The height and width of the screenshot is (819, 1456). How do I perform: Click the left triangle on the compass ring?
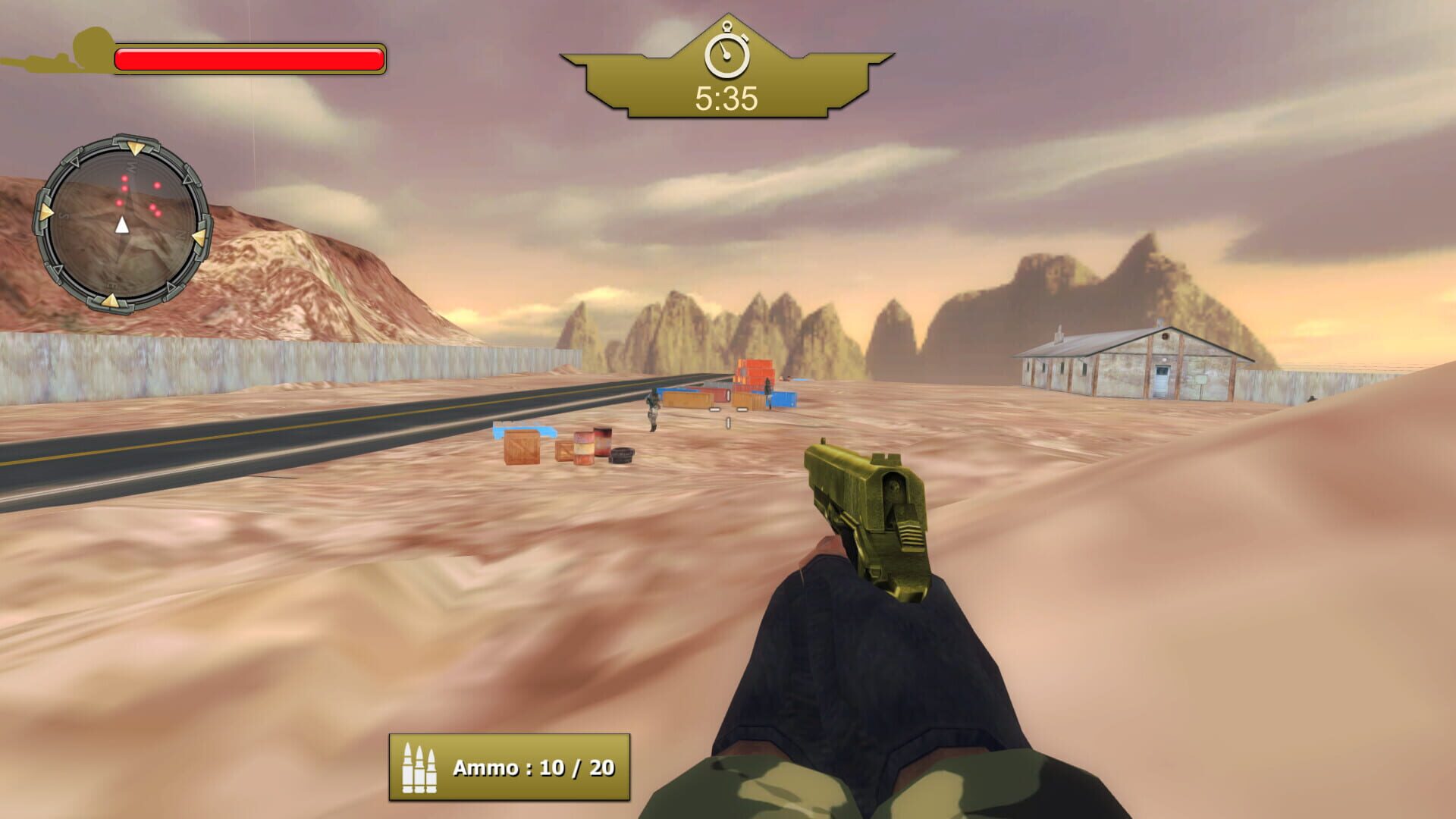click(46, 212)
